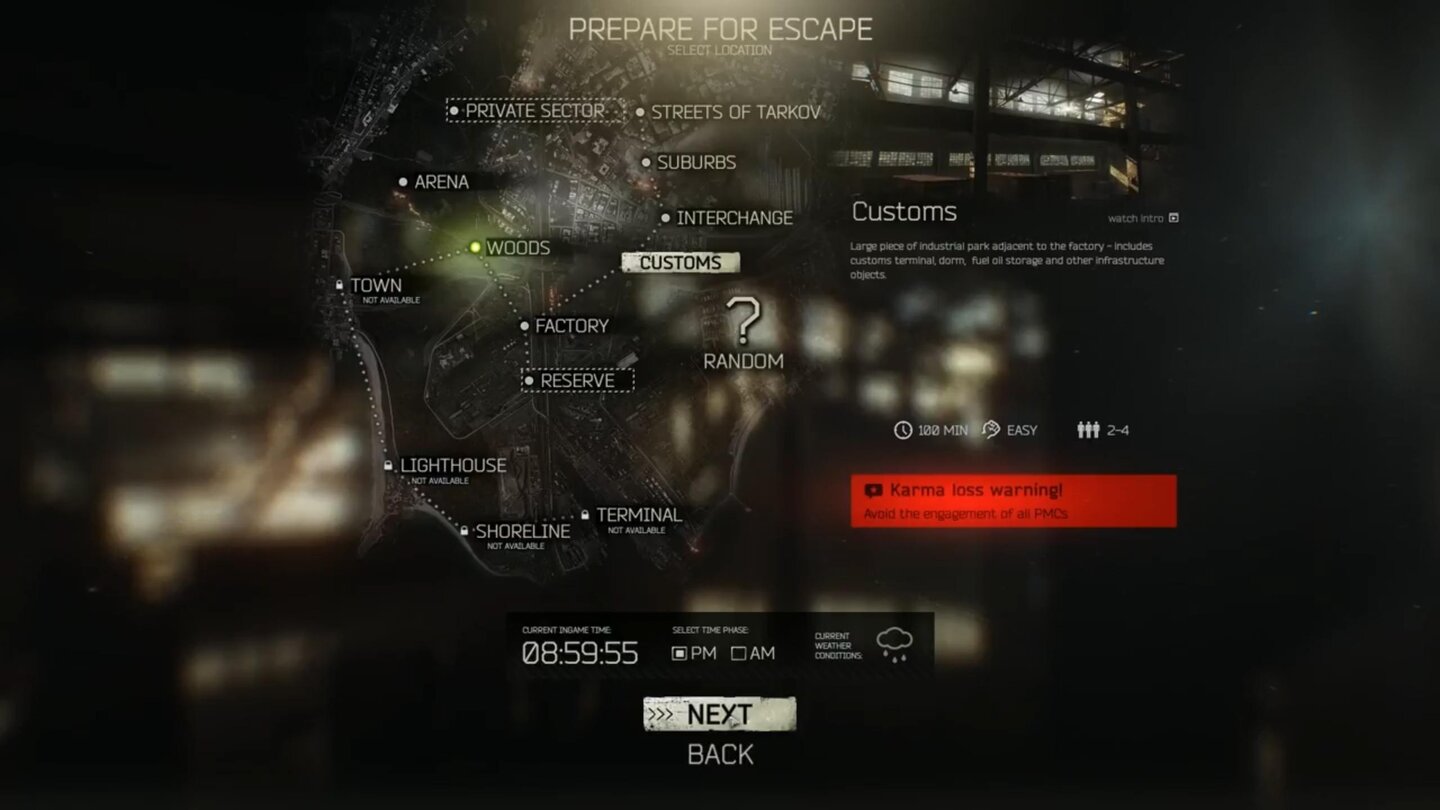The image size is (1440, 810).
Task: Select the INTERCHANGE map location
Action: [734, 217]
